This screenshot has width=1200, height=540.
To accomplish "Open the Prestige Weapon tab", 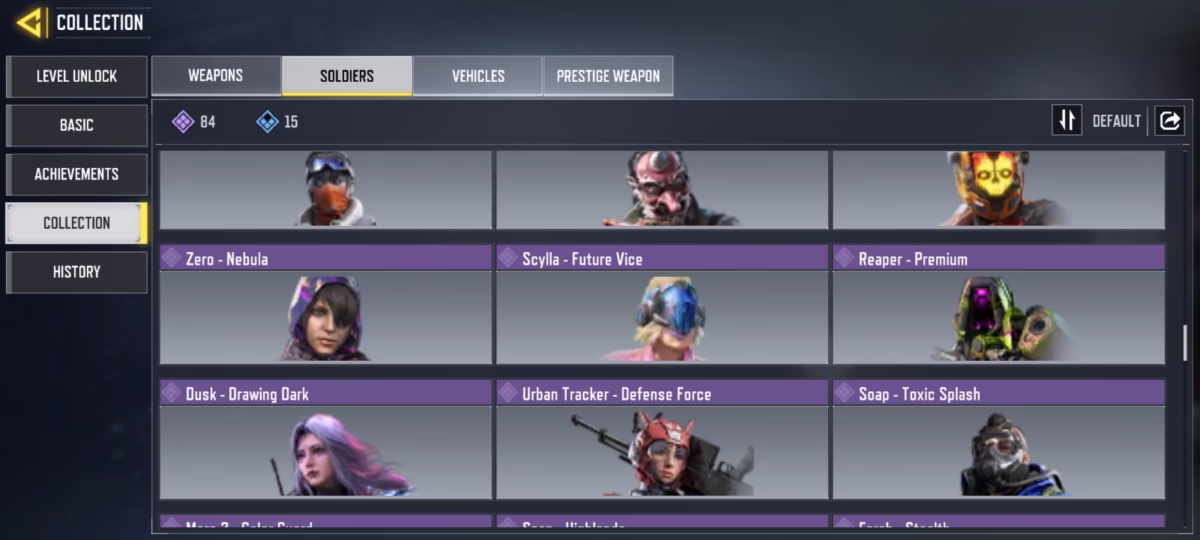I will [x=608, y=76].
